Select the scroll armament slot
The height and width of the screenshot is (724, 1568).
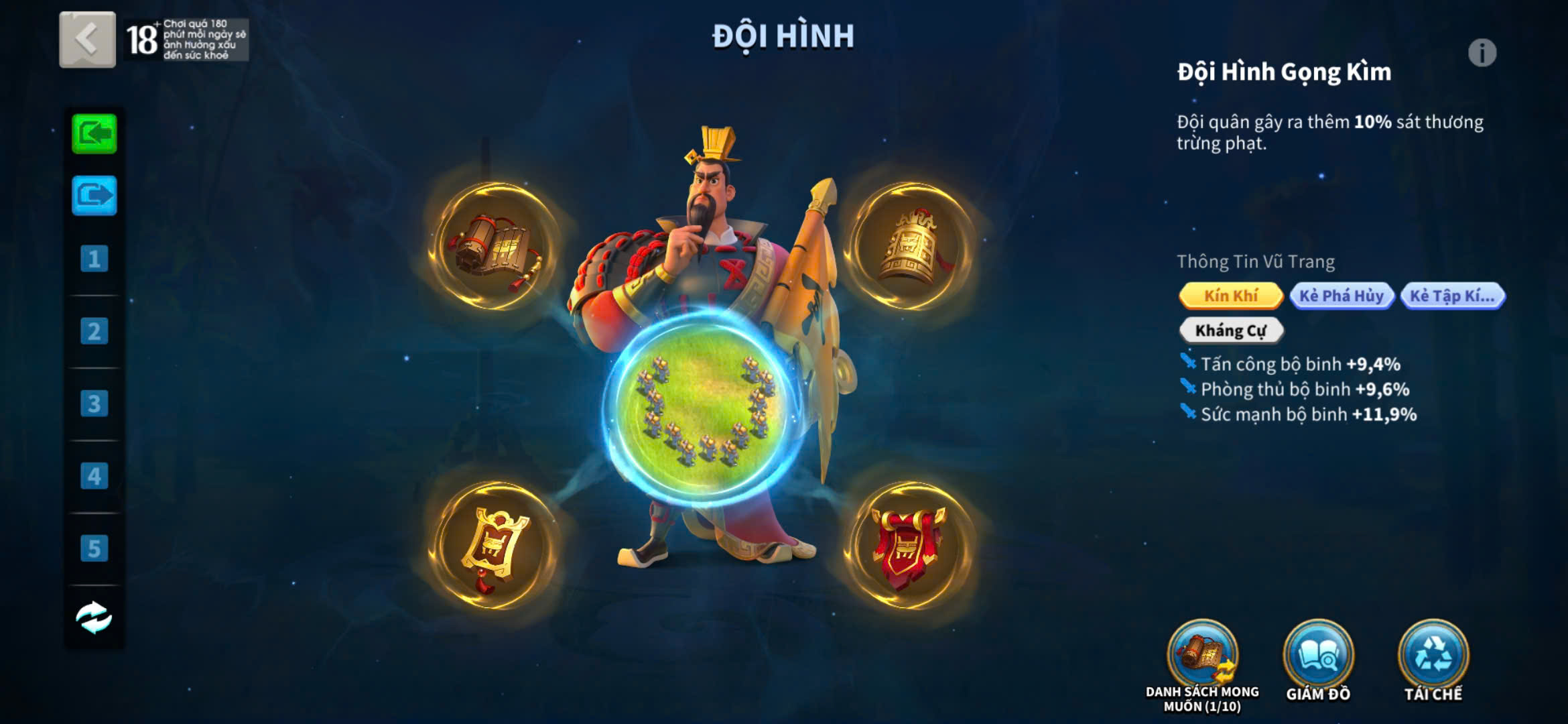click(495, 247)
